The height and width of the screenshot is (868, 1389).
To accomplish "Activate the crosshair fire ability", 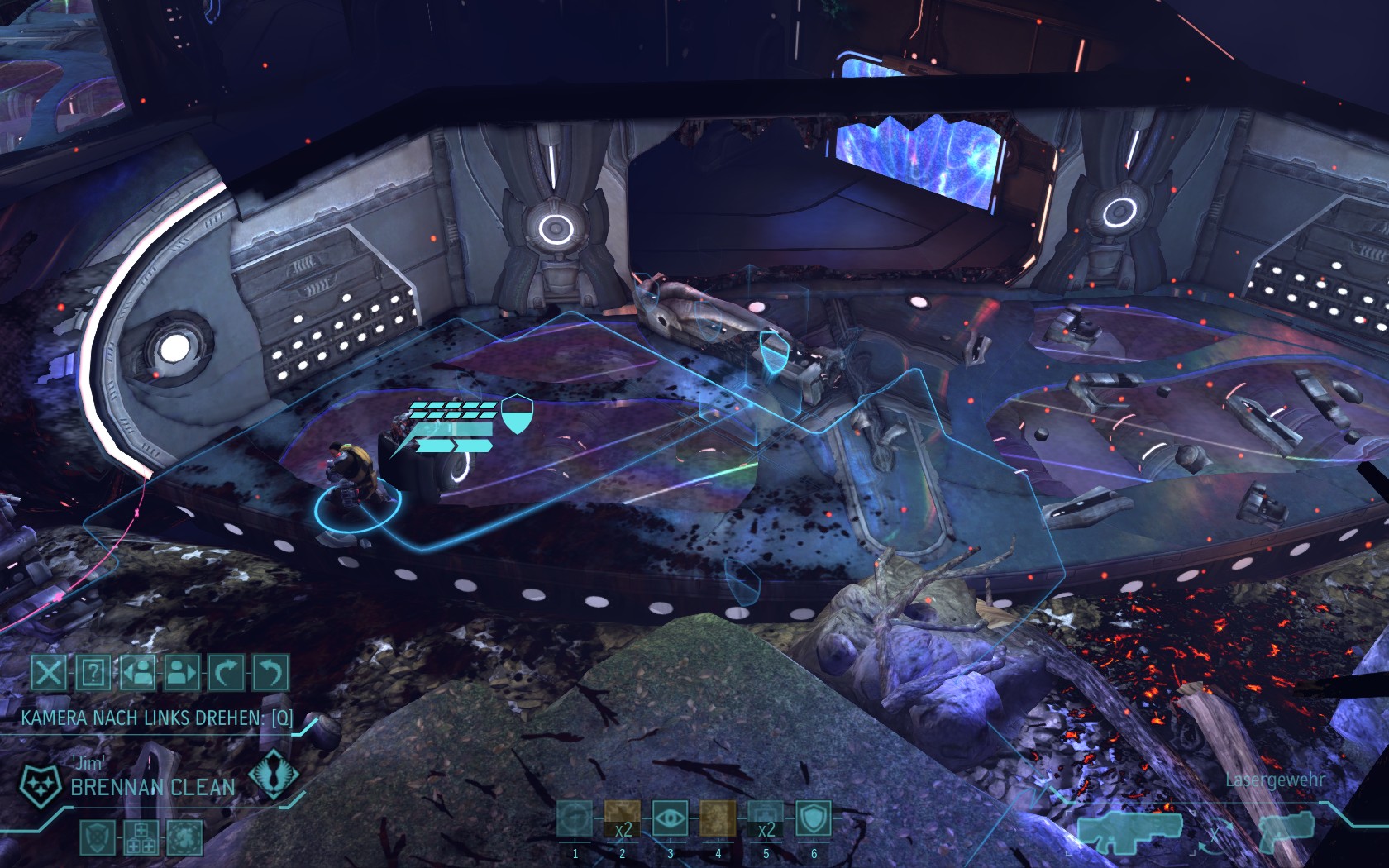I will point(574,821).
